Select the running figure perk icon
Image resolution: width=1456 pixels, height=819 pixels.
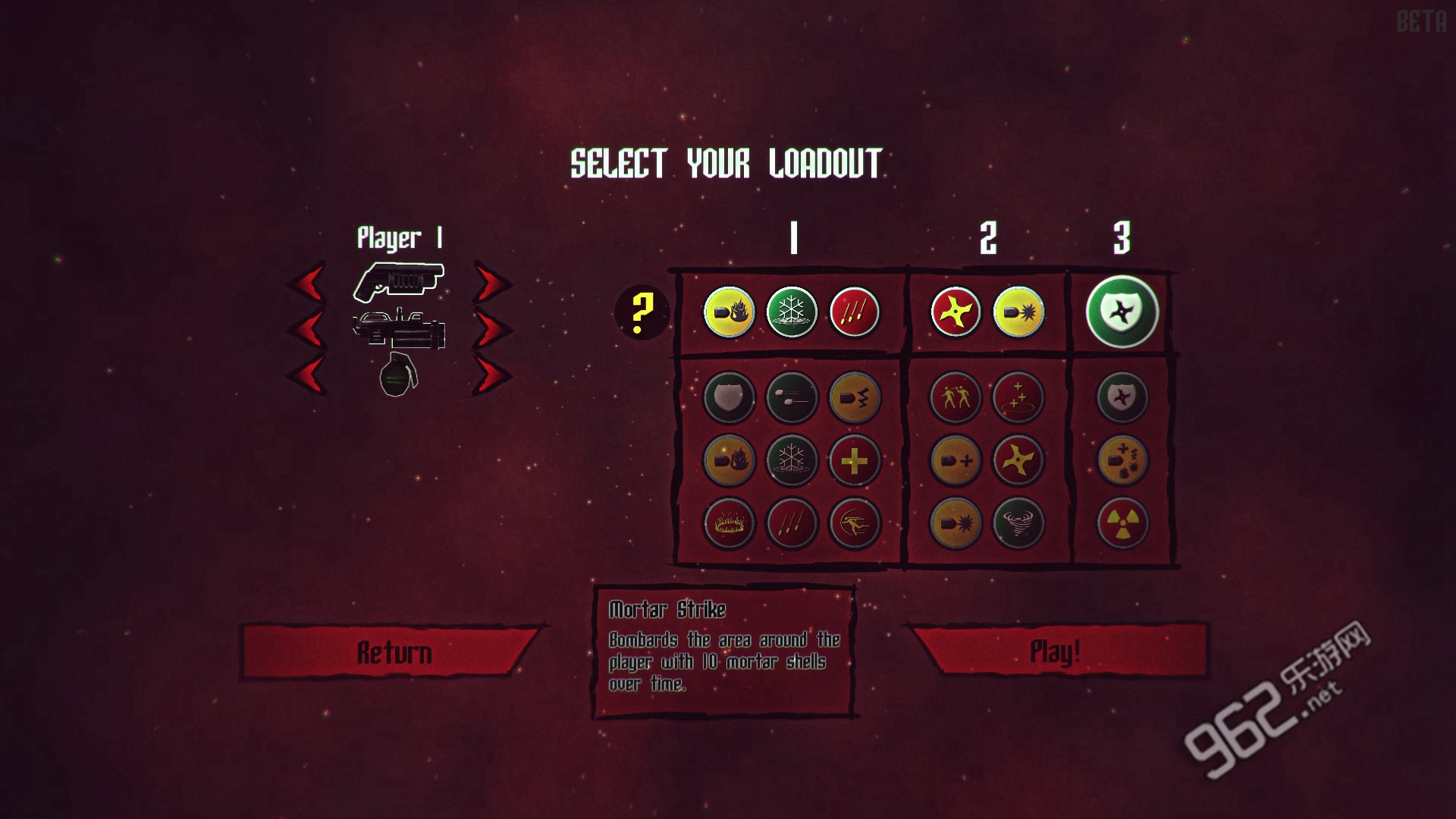click(x=855, y=522)
